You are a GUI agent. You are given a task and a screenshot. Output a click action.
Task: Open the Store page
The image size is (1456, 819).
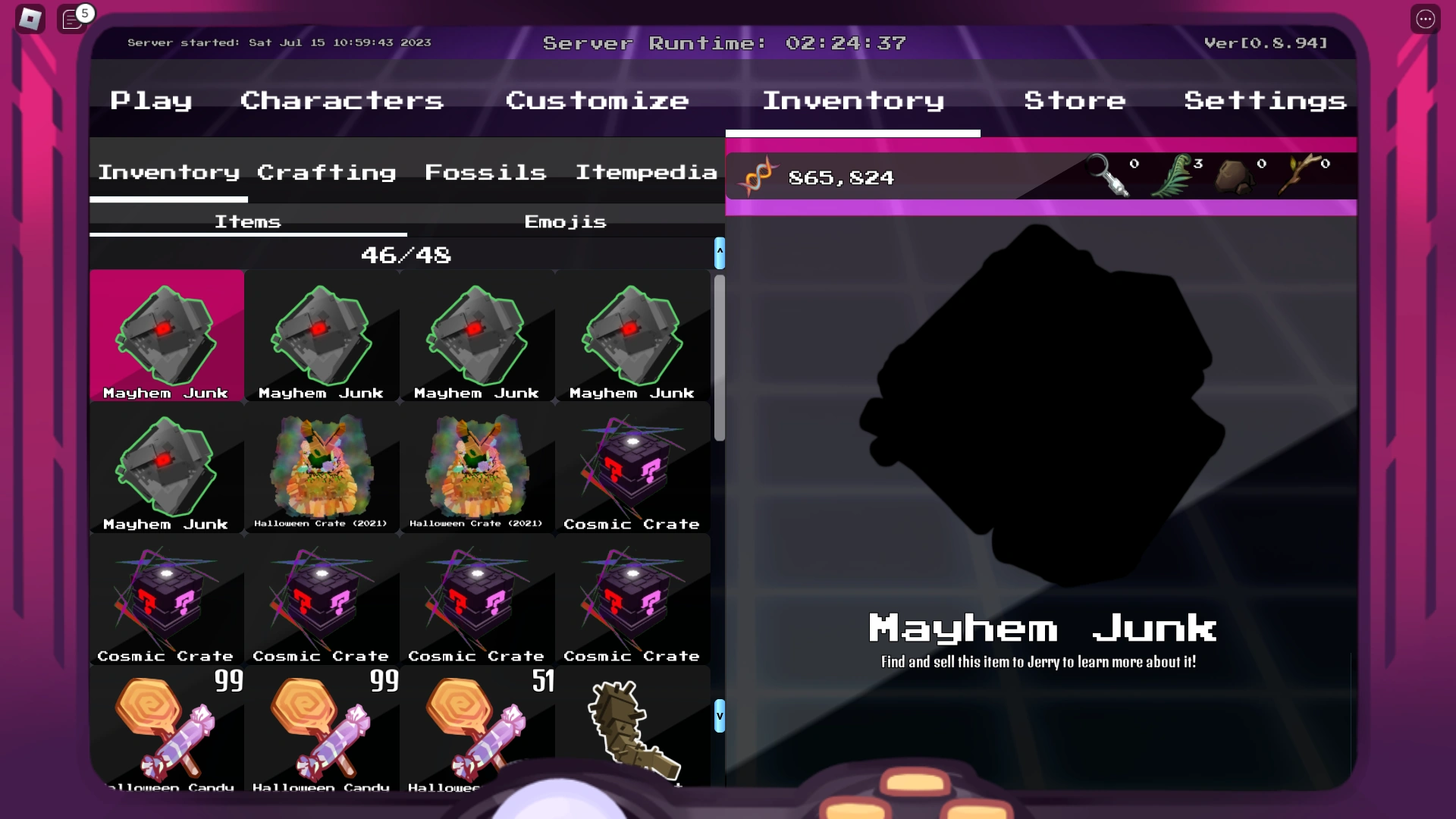pos(1075,100)
